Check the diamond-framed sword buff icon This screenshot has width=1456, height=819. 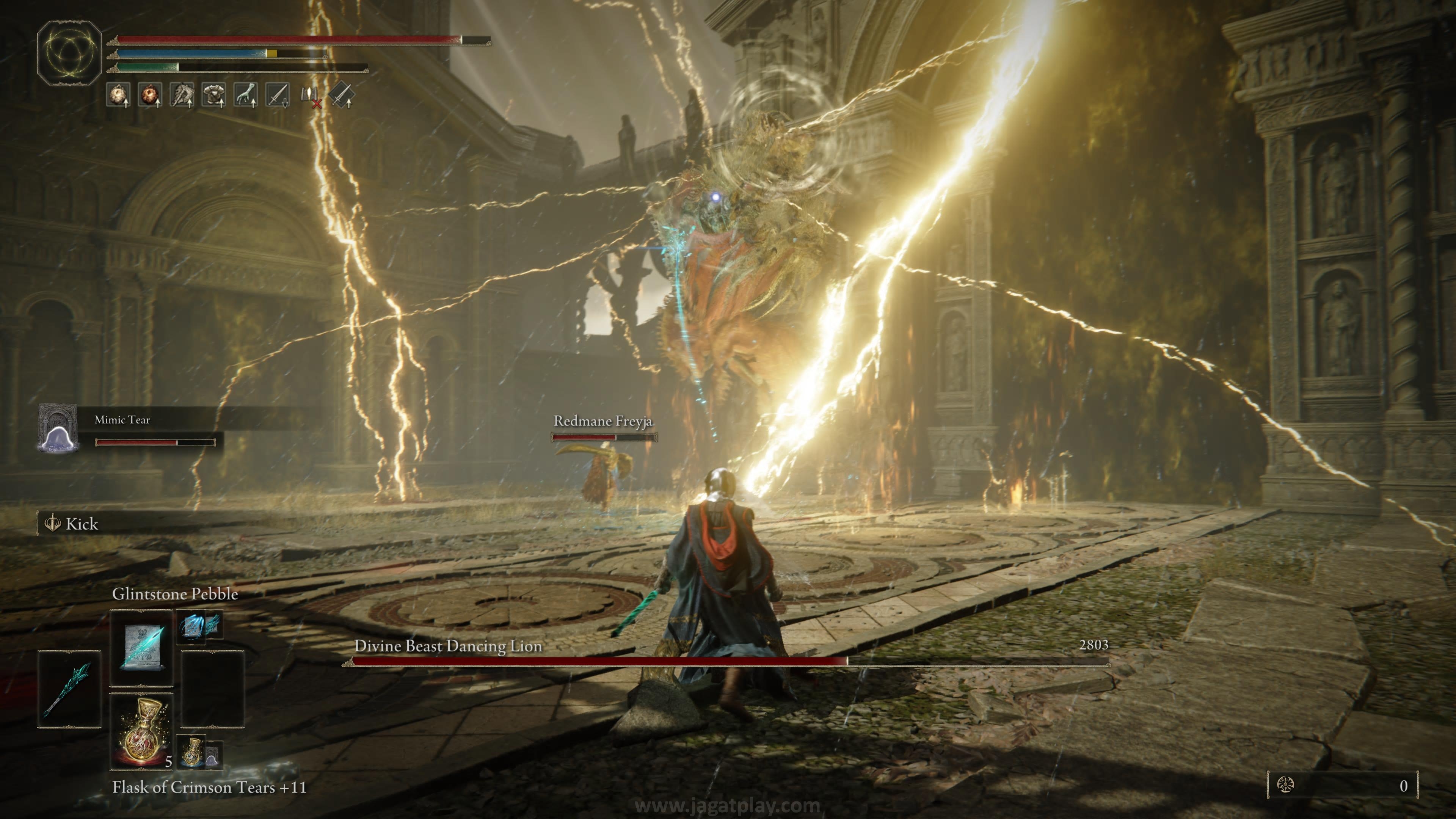(341, 95)
